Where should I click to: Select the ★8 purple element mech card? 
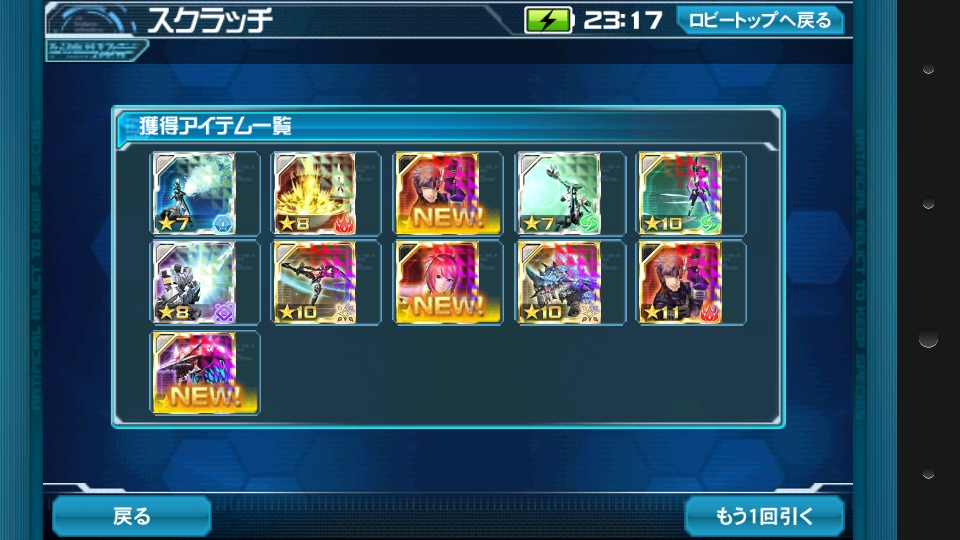tap(193, 282)
